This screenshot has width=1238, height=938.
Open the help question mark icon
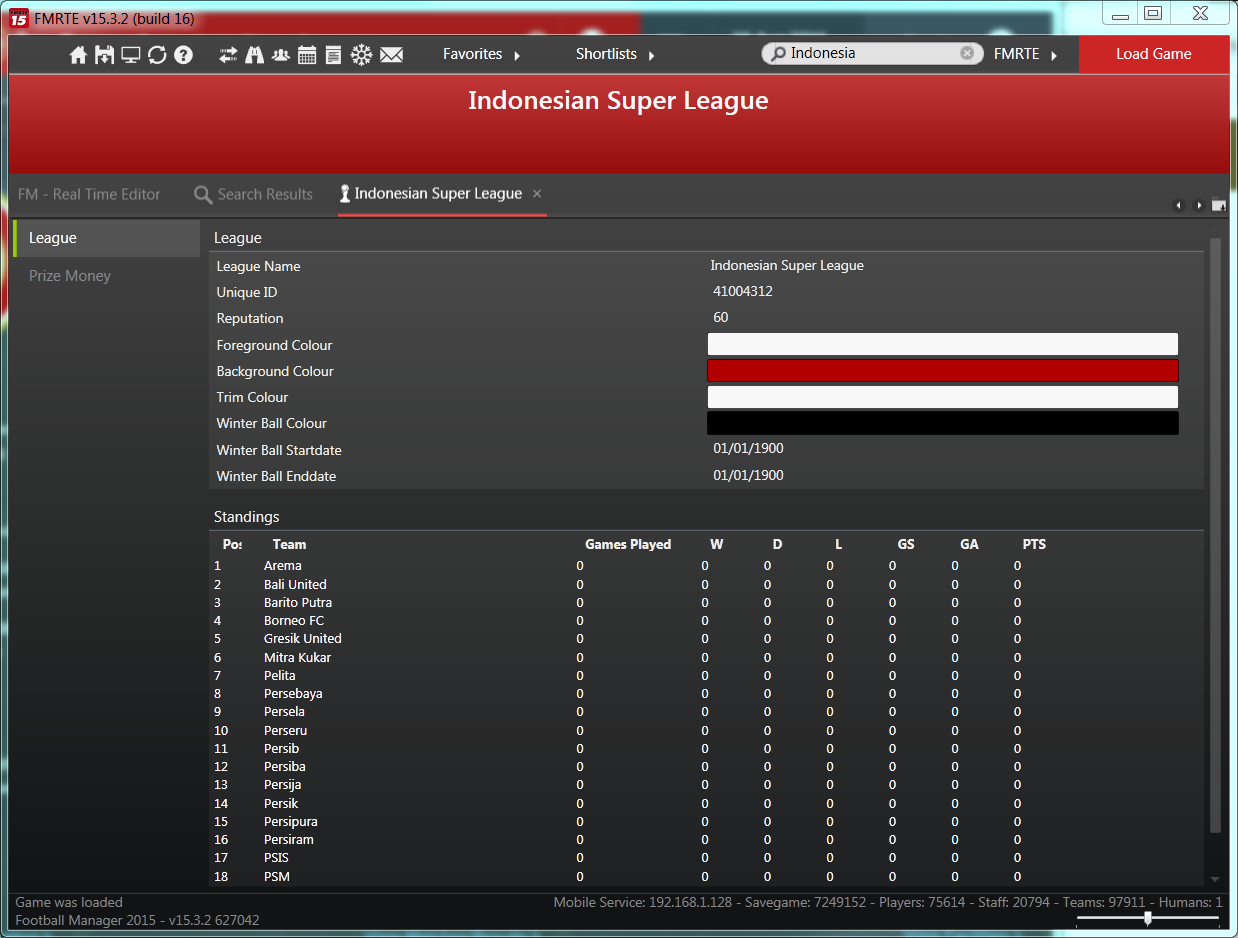[x=183, y=55]
